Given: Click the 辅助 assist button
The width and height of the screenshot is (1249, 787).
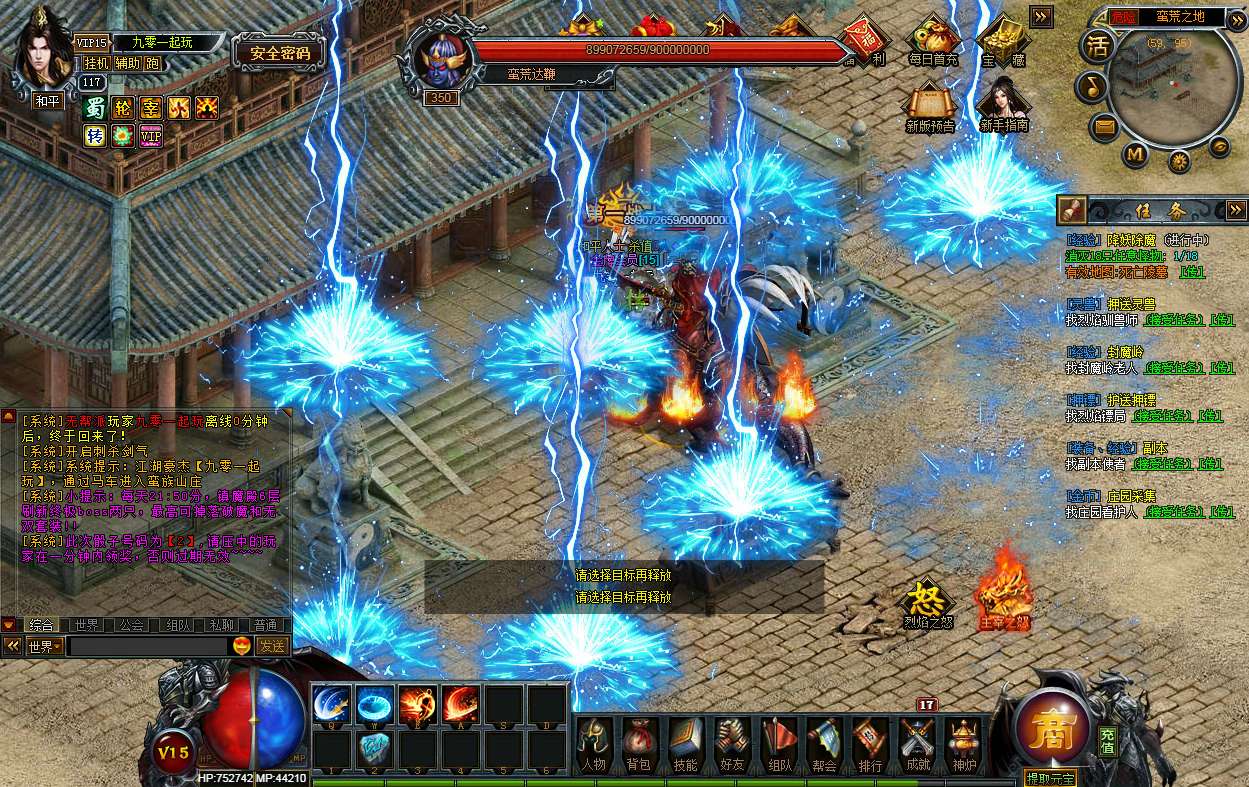Looking at the screenshot, I should (127, 63).
